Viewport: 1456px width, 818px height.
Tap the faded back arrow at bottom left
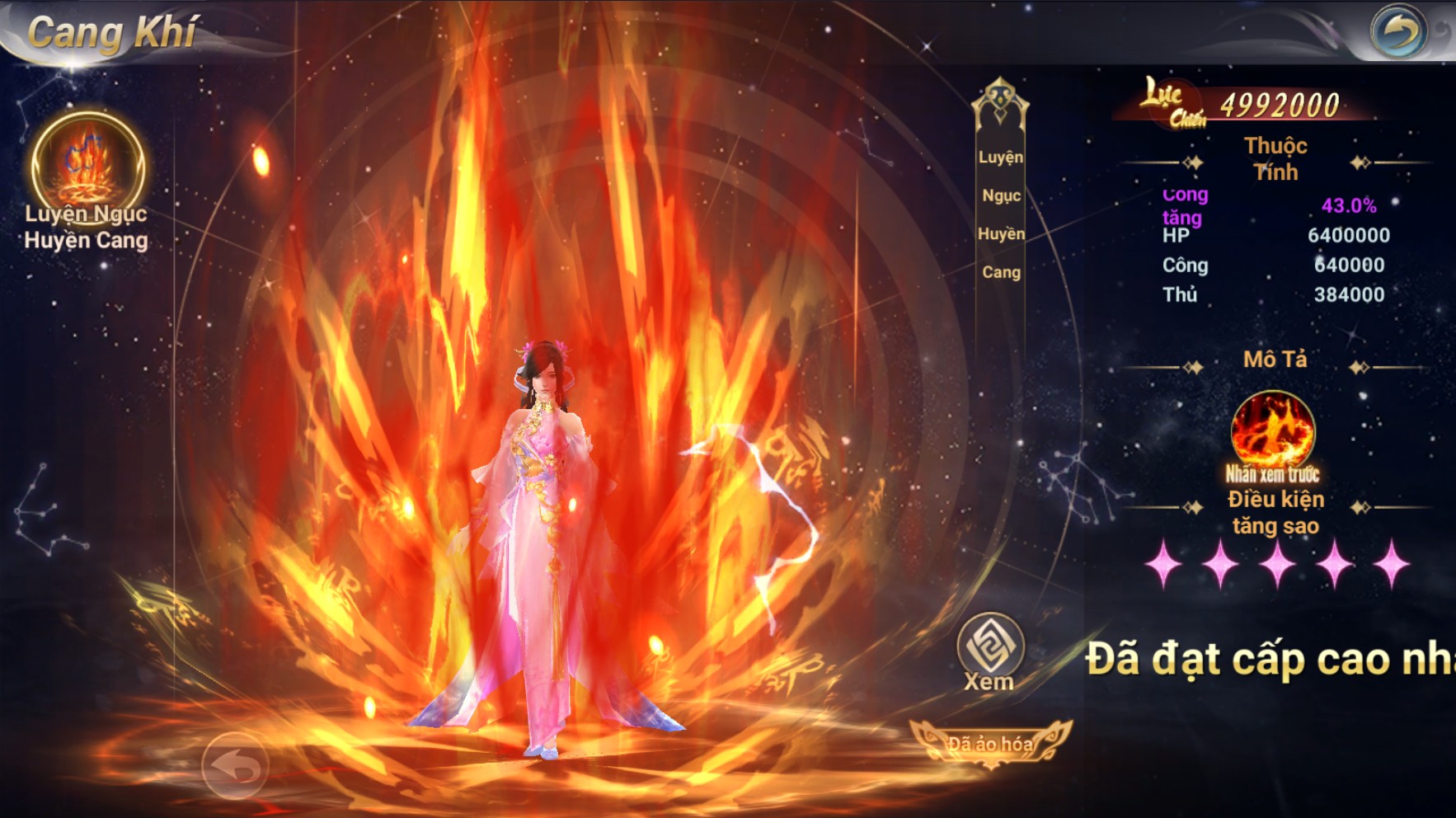[x=235, y=766]
